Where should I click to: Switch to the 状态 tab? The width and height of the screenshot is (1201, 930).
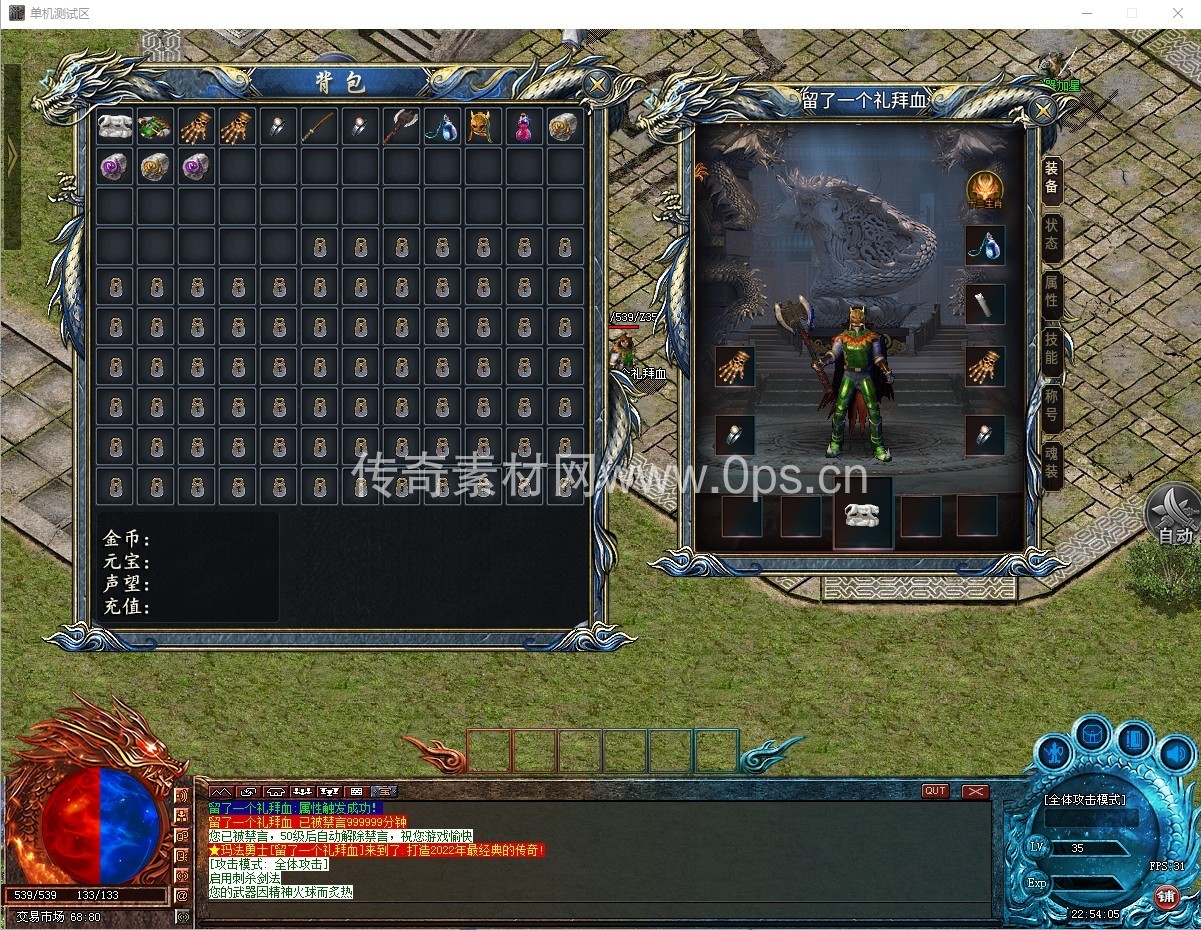pyautogui.click(x=1051, y=236)
